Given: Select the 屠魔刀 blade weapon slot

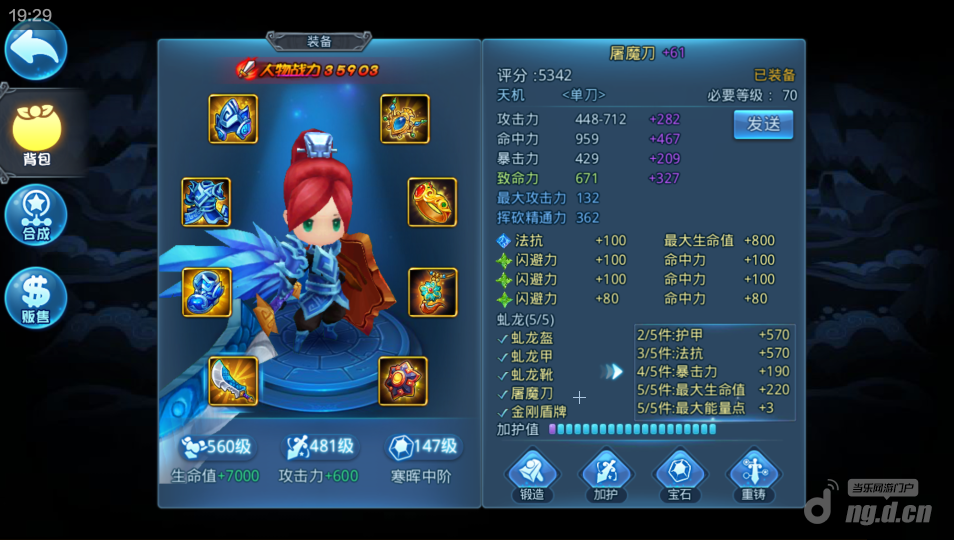Looking at the screenshot, I should point(233,380).
